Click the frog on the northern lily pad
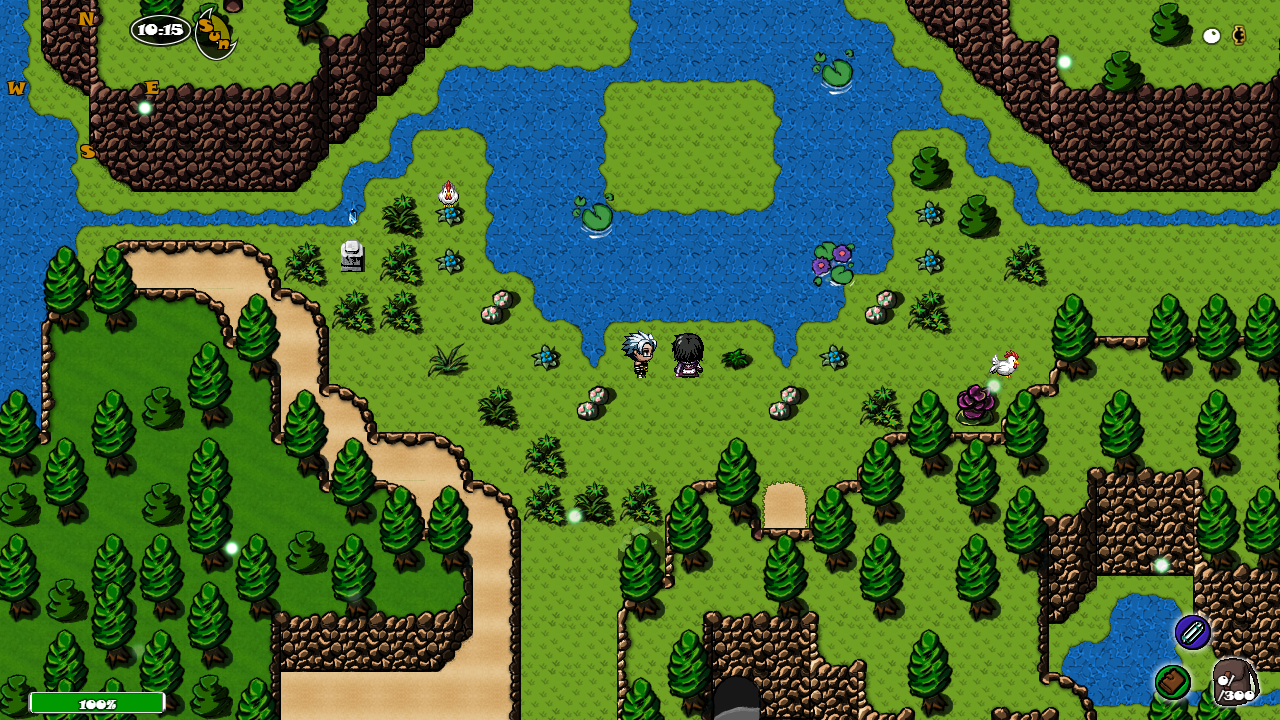The width and height of the screenshot is (1280, 720). [836, 70]
